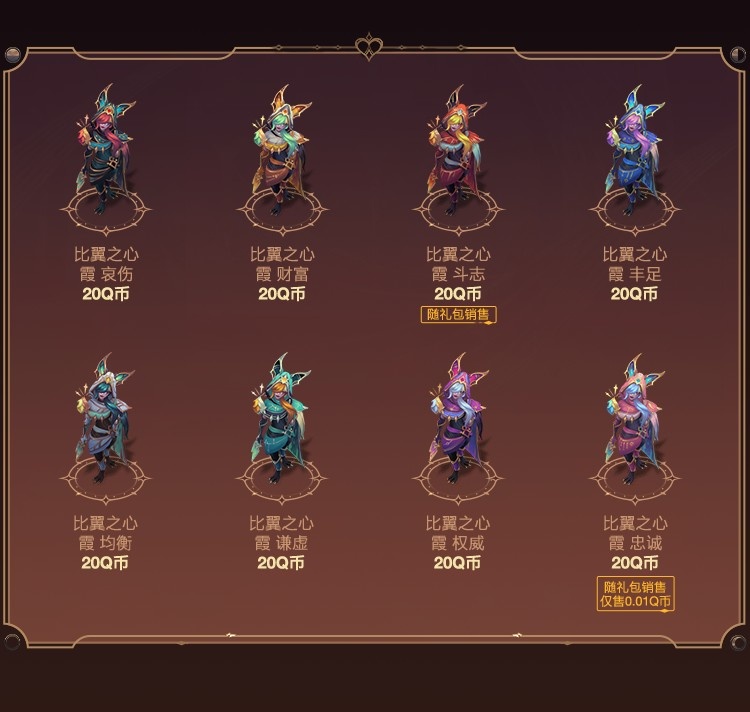750x712 pixels.
Task: Click the 仅售0.01Q币 bundle tag under 霞 忠诚
Action: (636, 602)
